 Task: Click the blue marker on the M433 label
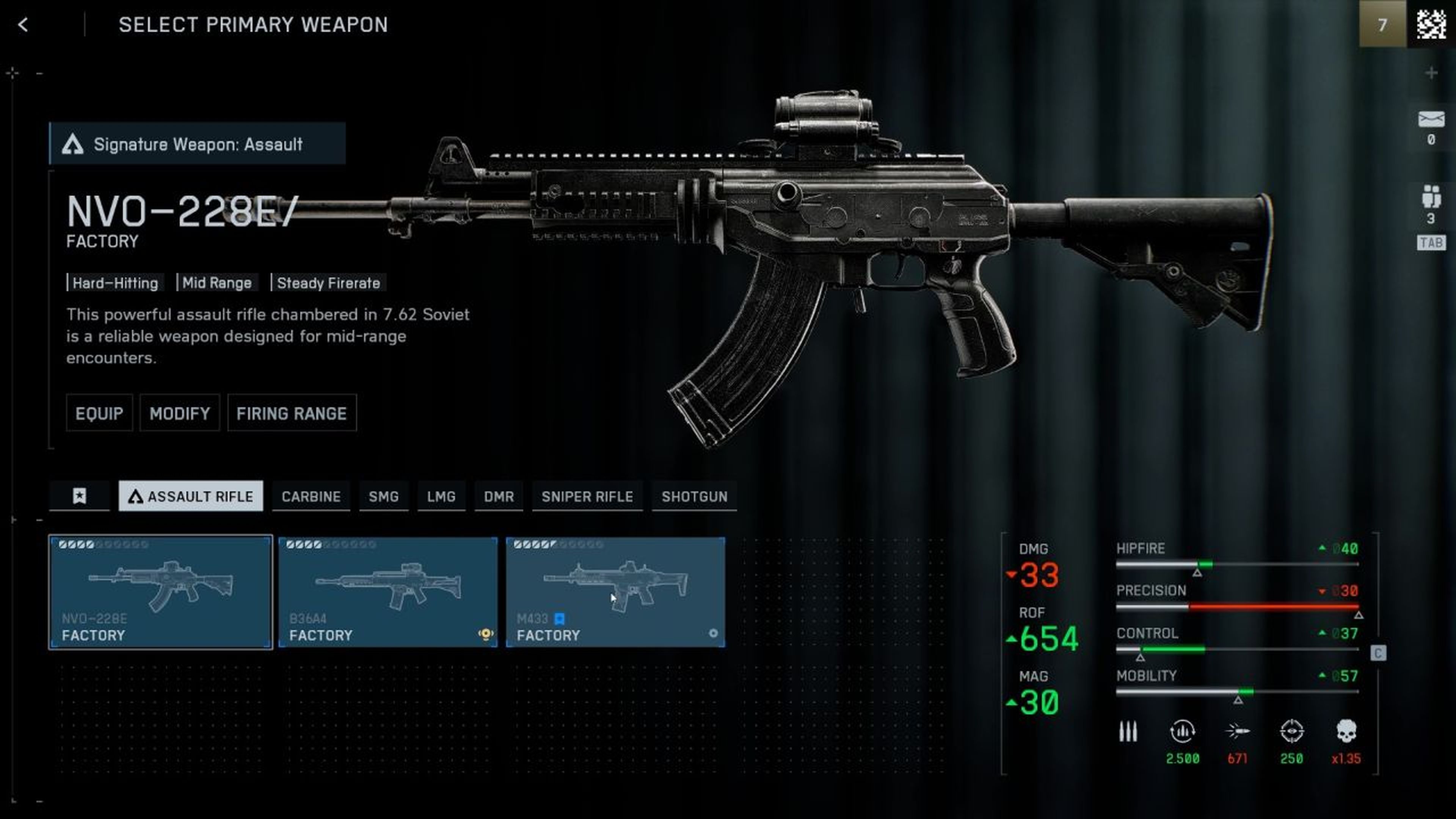560,620
